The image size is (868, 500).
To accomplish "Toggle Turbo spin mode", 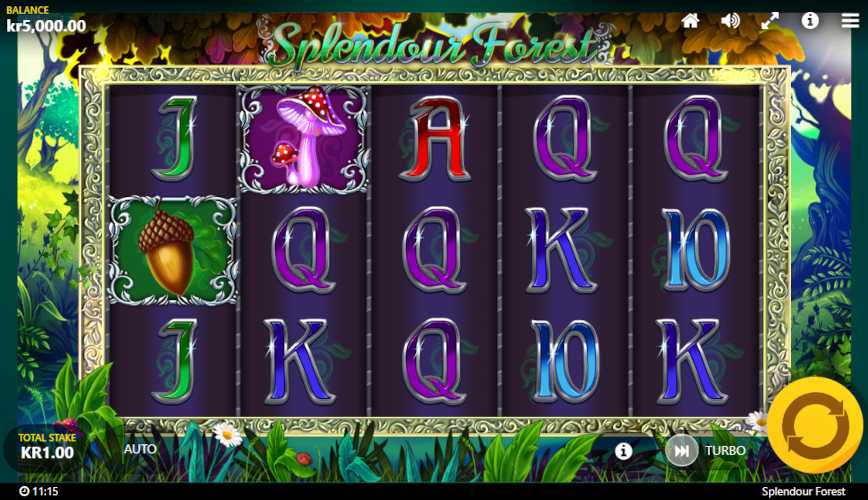I will pos(682,451).
